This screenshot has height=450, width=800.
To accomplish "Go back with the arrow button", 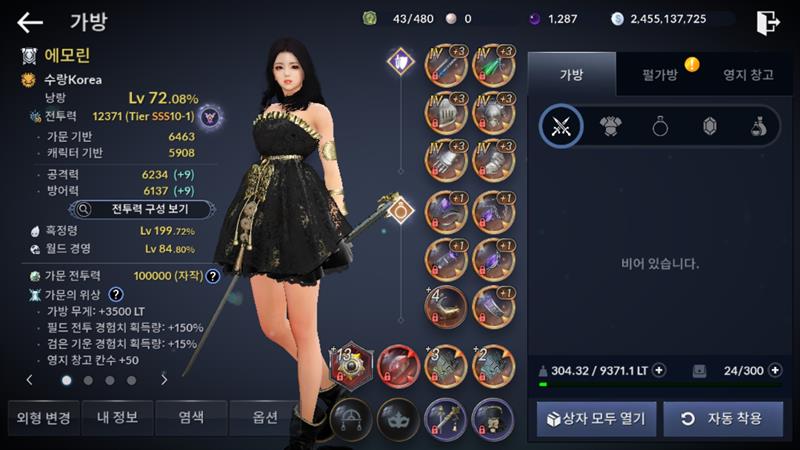I will (x=30, y=22).
